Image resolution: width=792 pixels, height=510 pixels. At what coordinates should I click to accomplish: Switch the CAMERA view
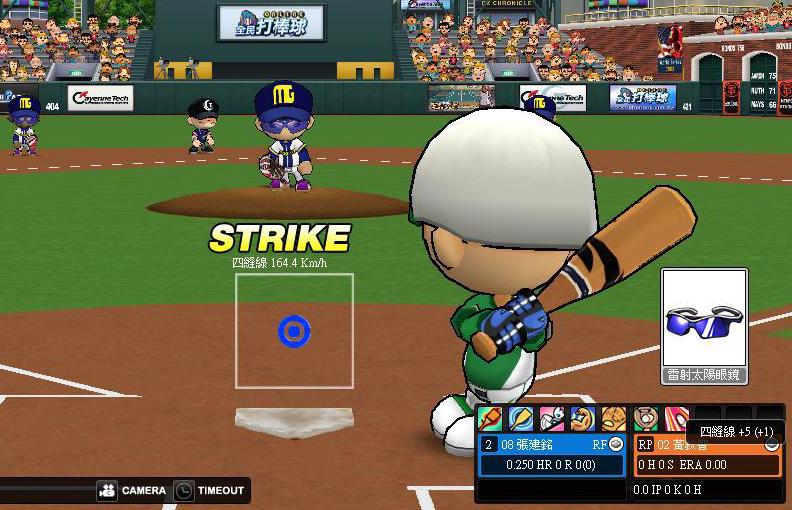[x=133, y=491]
